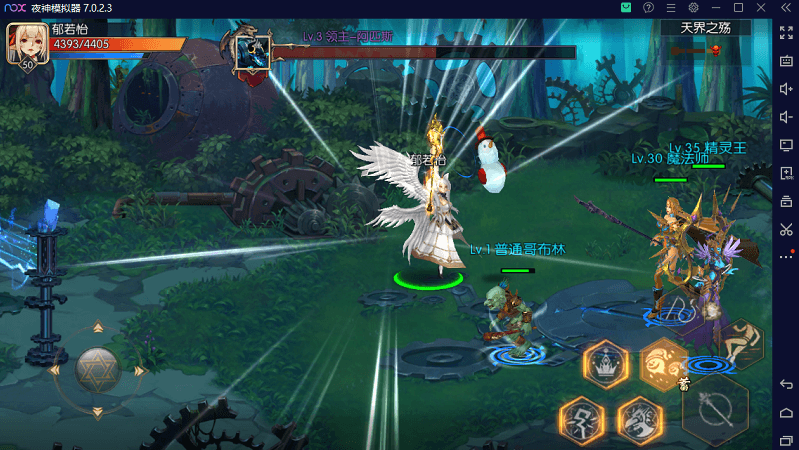Open the player portrait for 郁若怡
Viewport: 799px width, 450px height.
tap(27, 44)
